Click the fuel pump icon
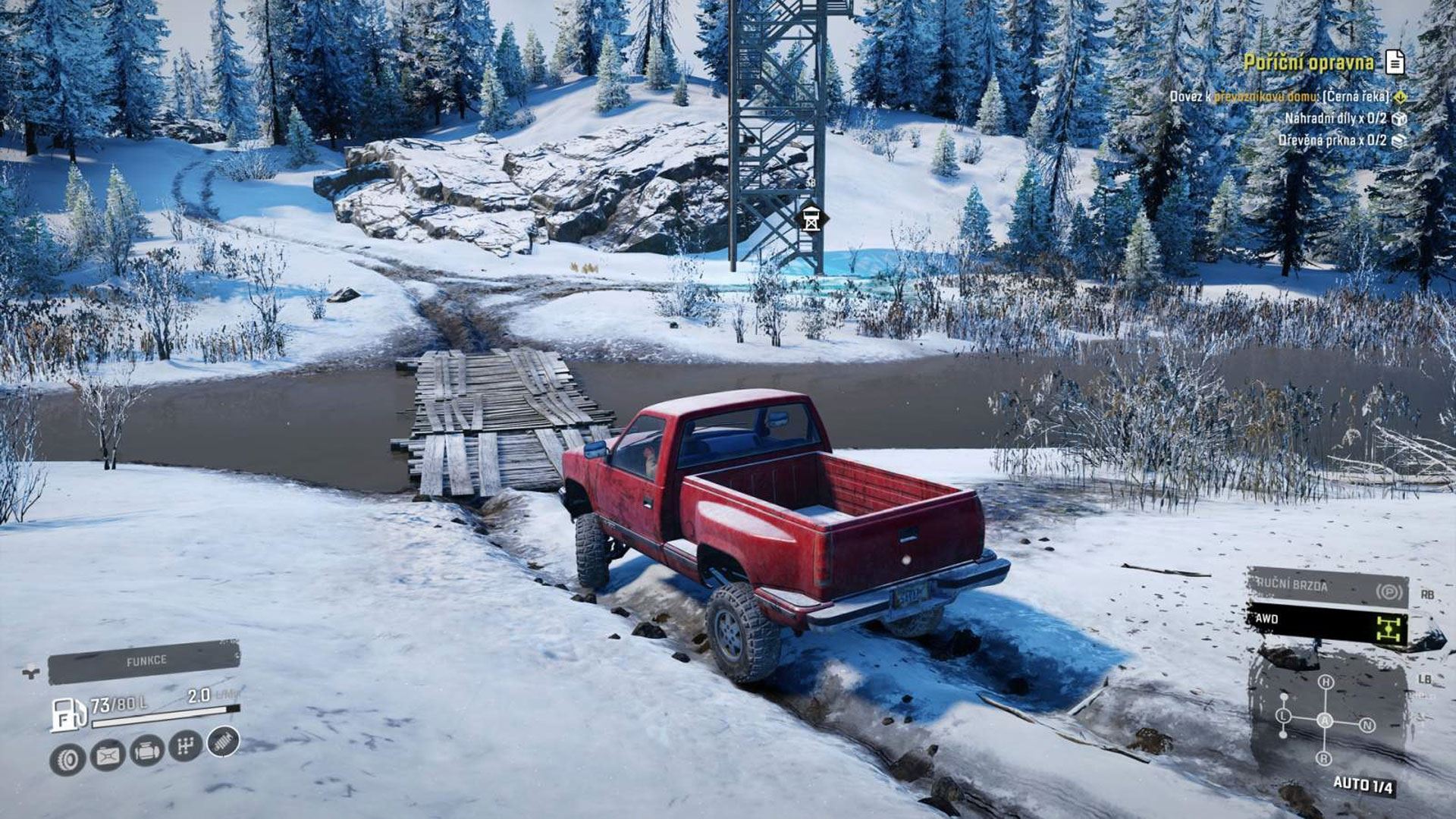Image resolution: width=1456 pixels, height=819 pixels. (68, 714)
